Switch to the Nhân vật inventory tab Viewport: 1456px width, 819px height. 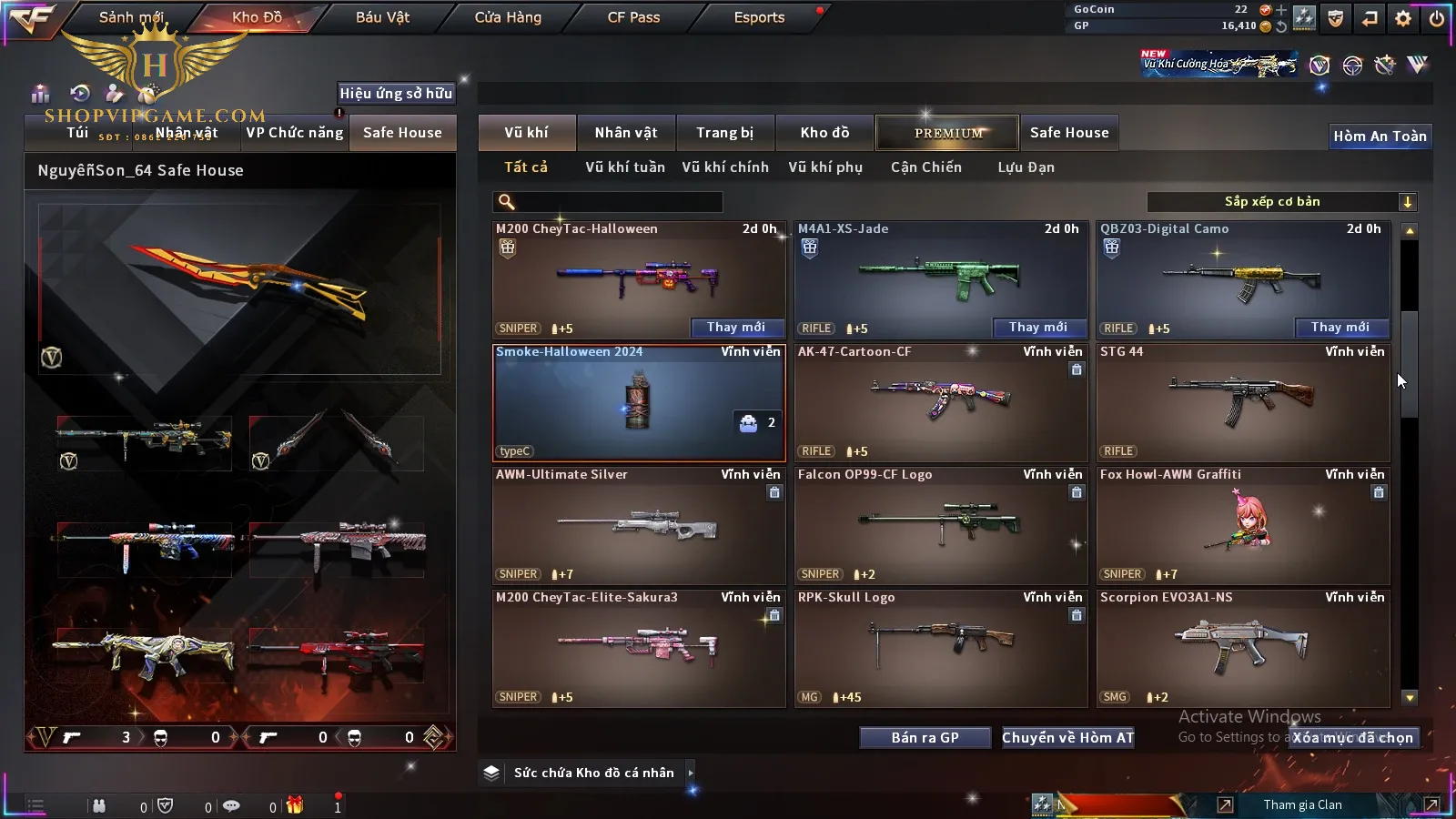626,133
